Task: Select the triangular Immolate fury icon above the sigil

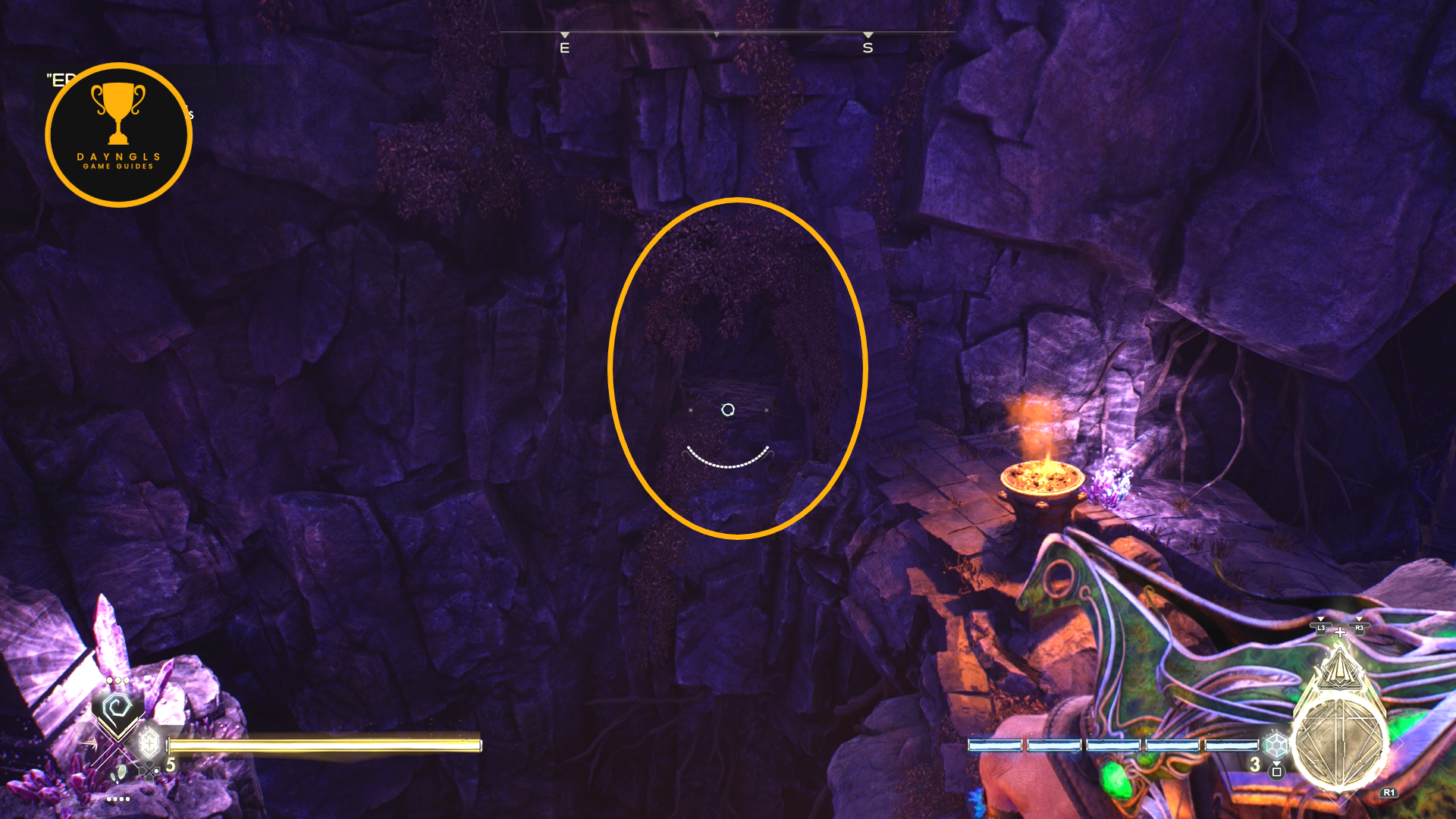Action: (x=1339, y=666)
